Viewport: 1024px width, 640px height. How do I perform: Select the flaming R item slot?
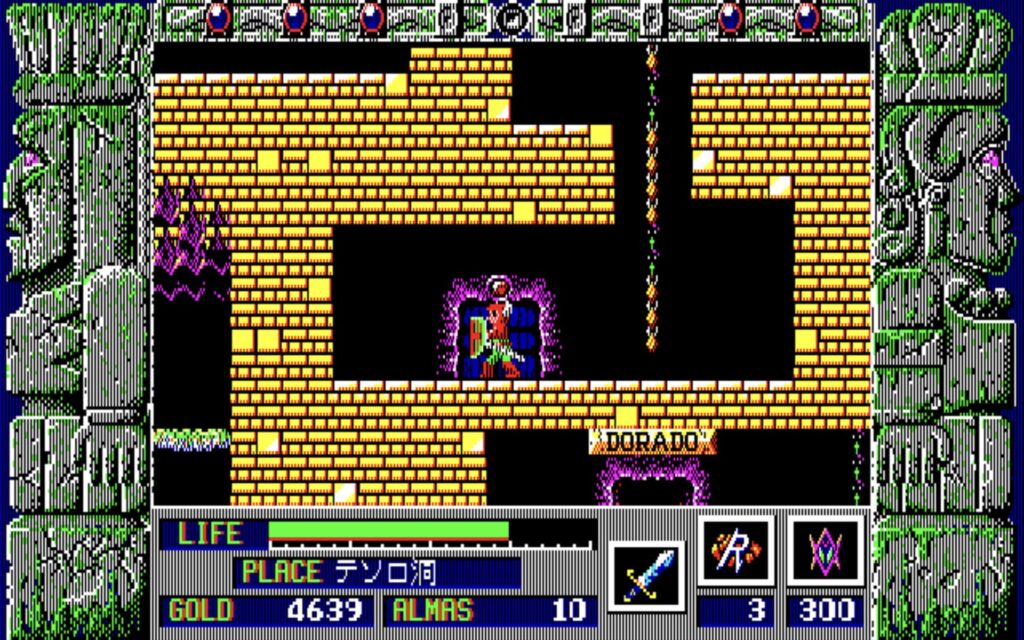tap(736, 551)
